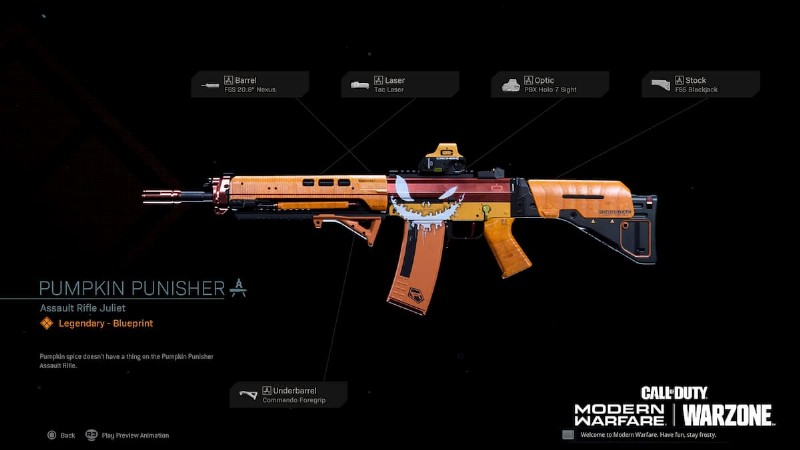The height and width of the screenshot is (450, 800).
Task: Select the Stock attachment FSS Blackjack
Action: 700,84
